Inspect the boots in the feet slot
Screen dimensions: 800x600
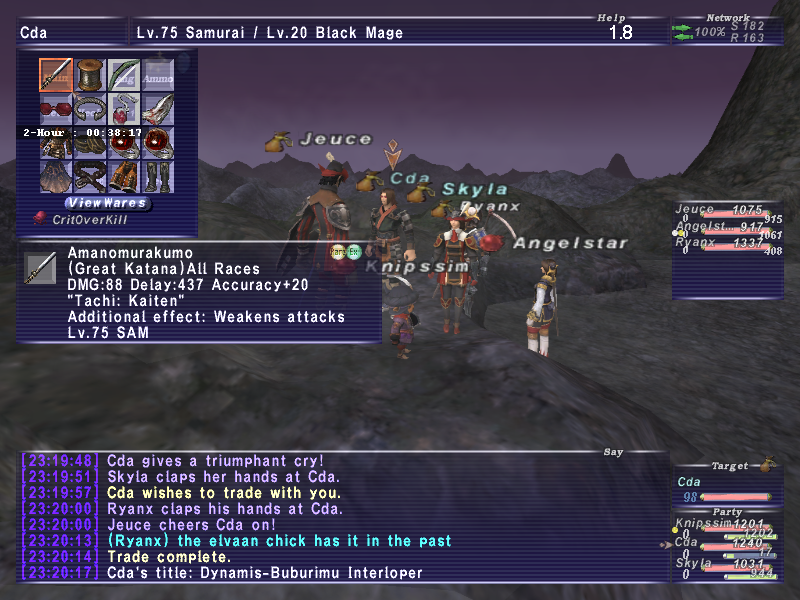[x=158, y=177]
